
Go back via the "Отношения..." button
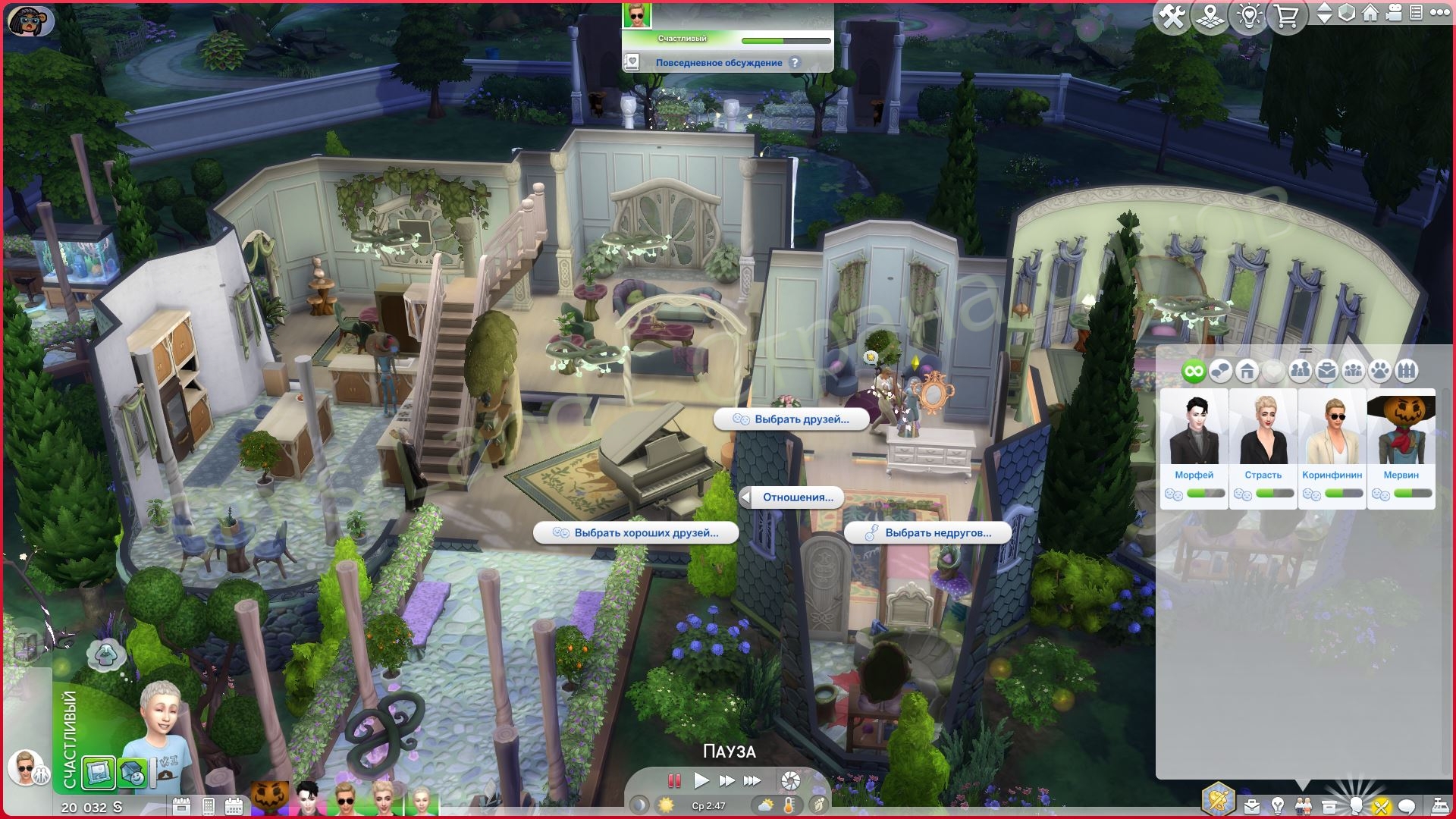791,497
